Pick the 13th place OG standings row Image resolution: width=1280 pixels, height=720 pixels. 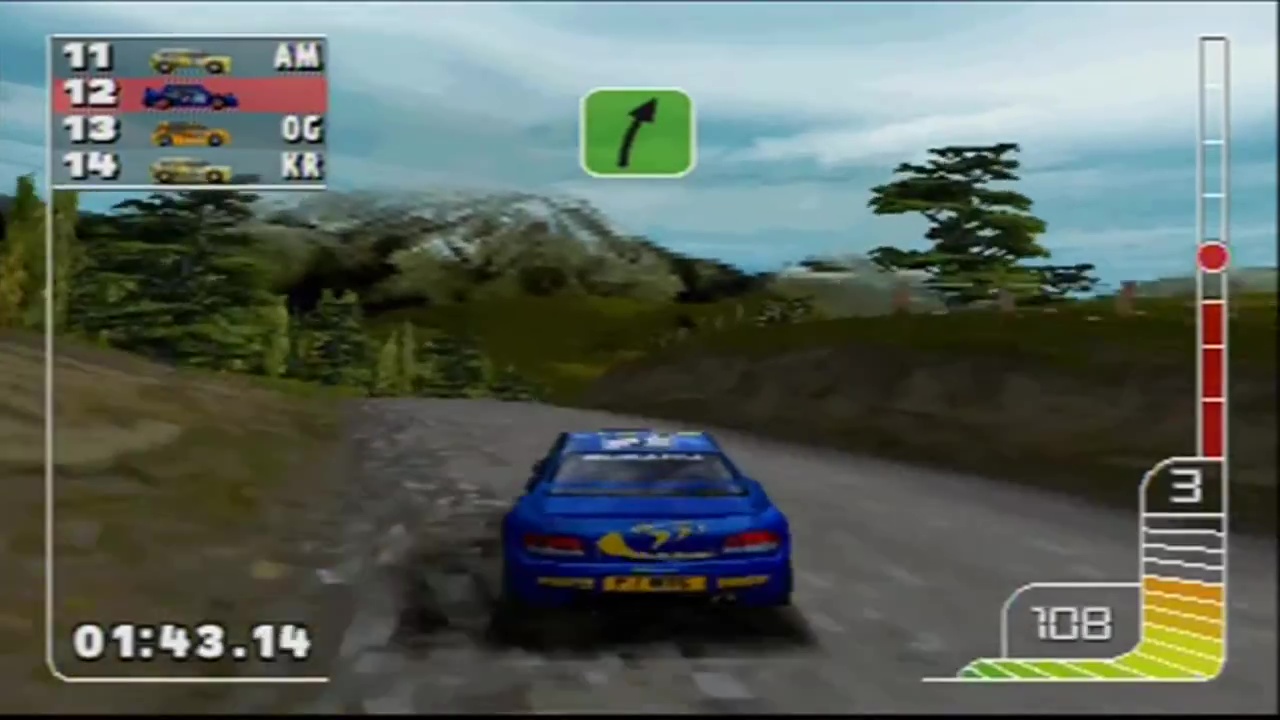coord(189,131)
